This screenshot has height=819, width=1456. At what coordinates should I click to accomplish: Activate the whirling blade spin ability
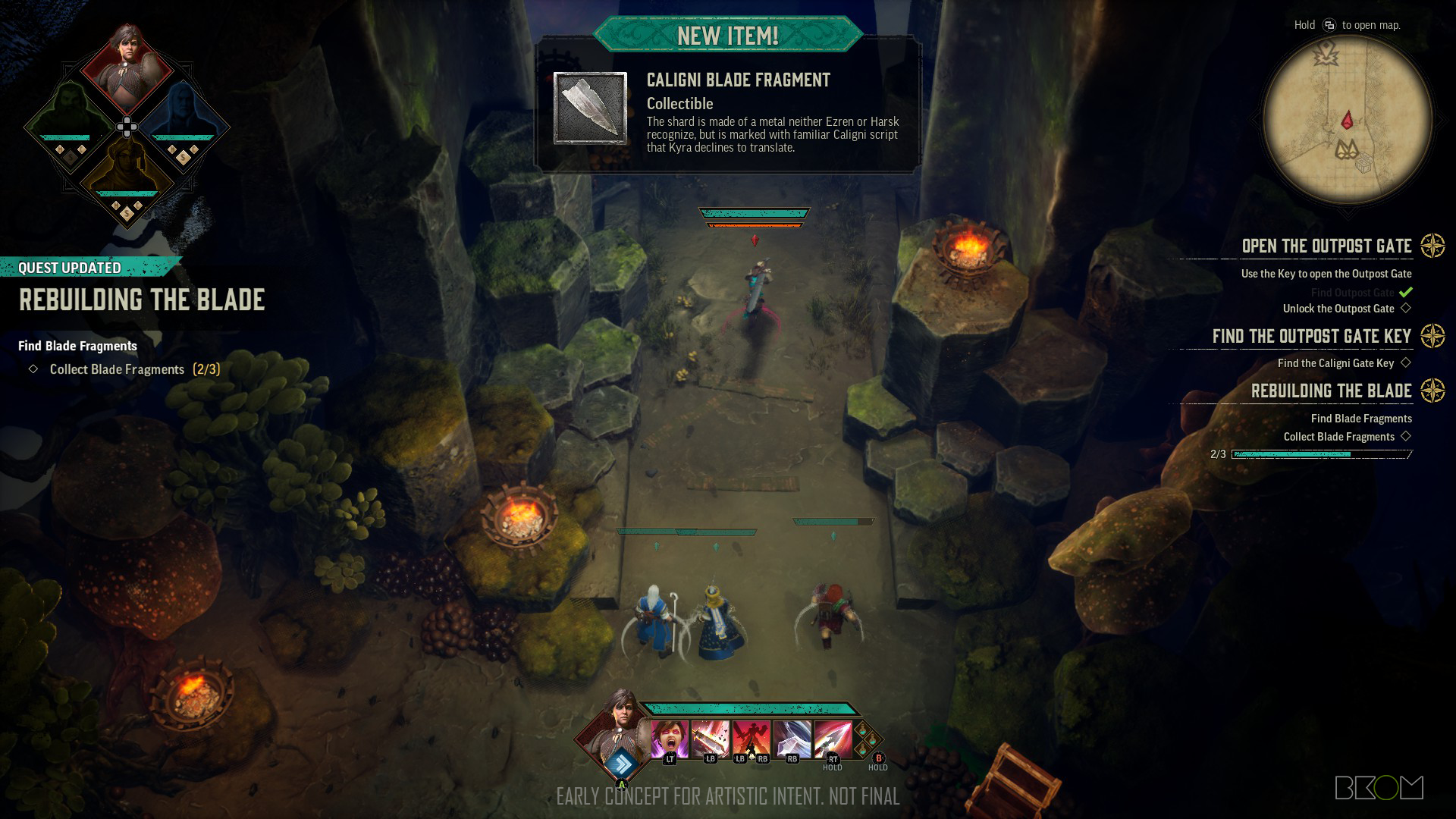[x=792, y=738]
